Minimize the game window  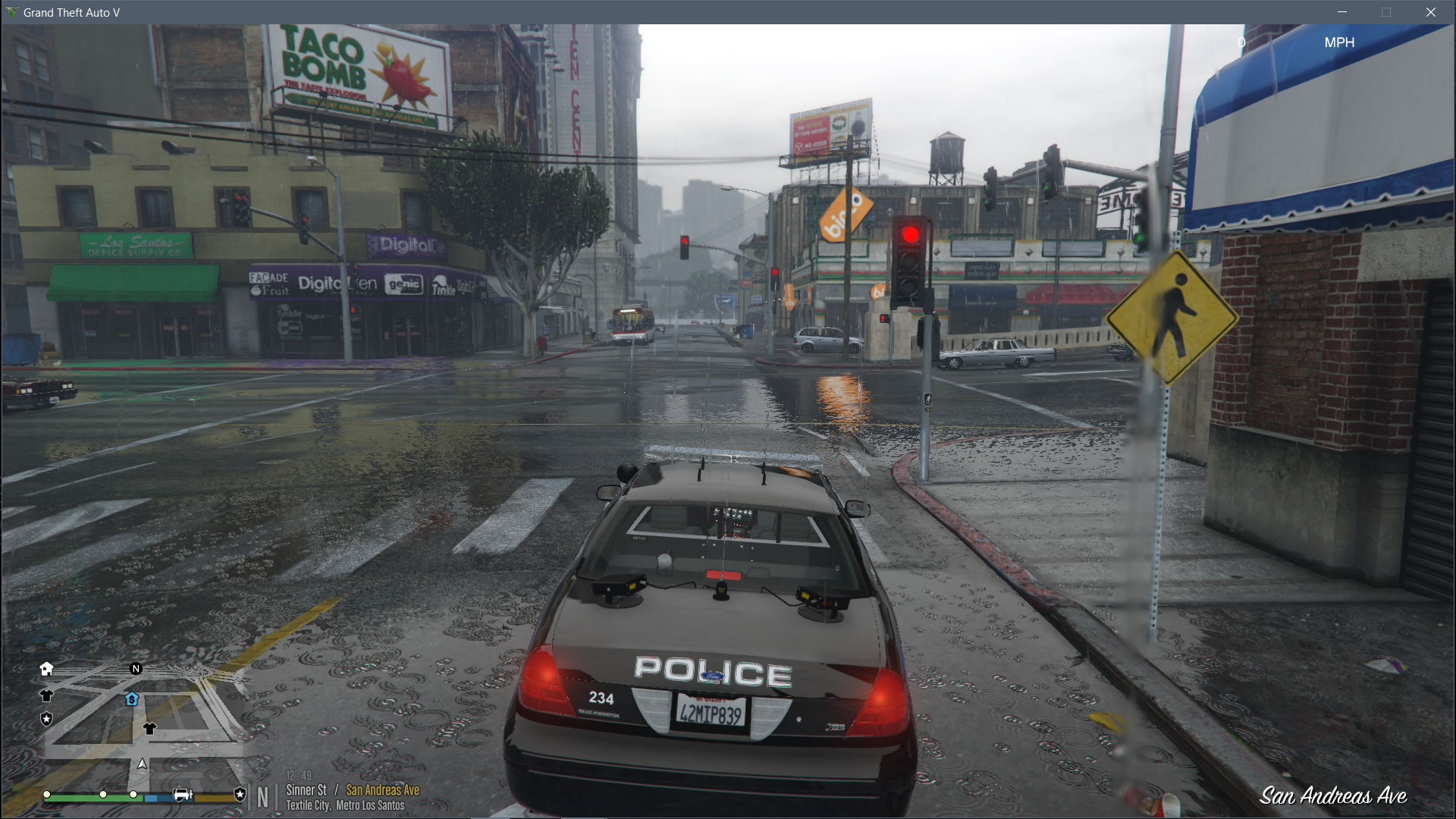1342,12
